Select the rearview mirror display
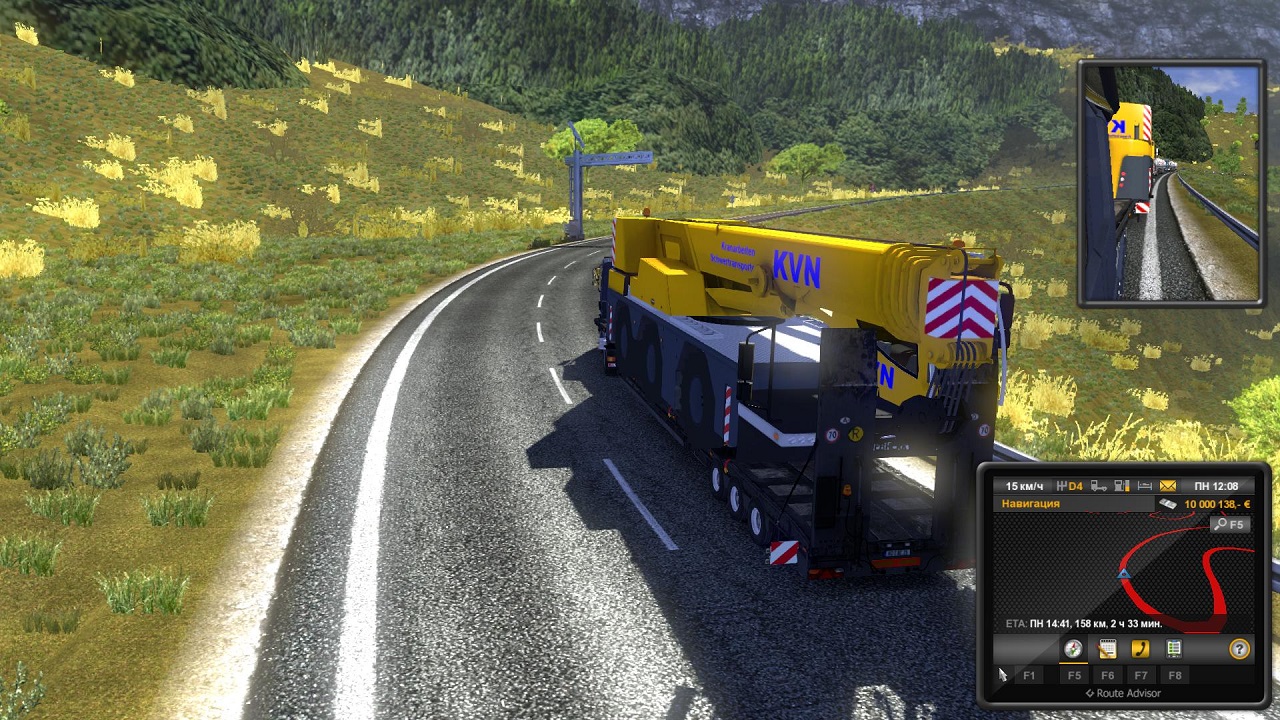Screen dimensions: 1280x720 pyautogui.click(x=1171, y=183)
